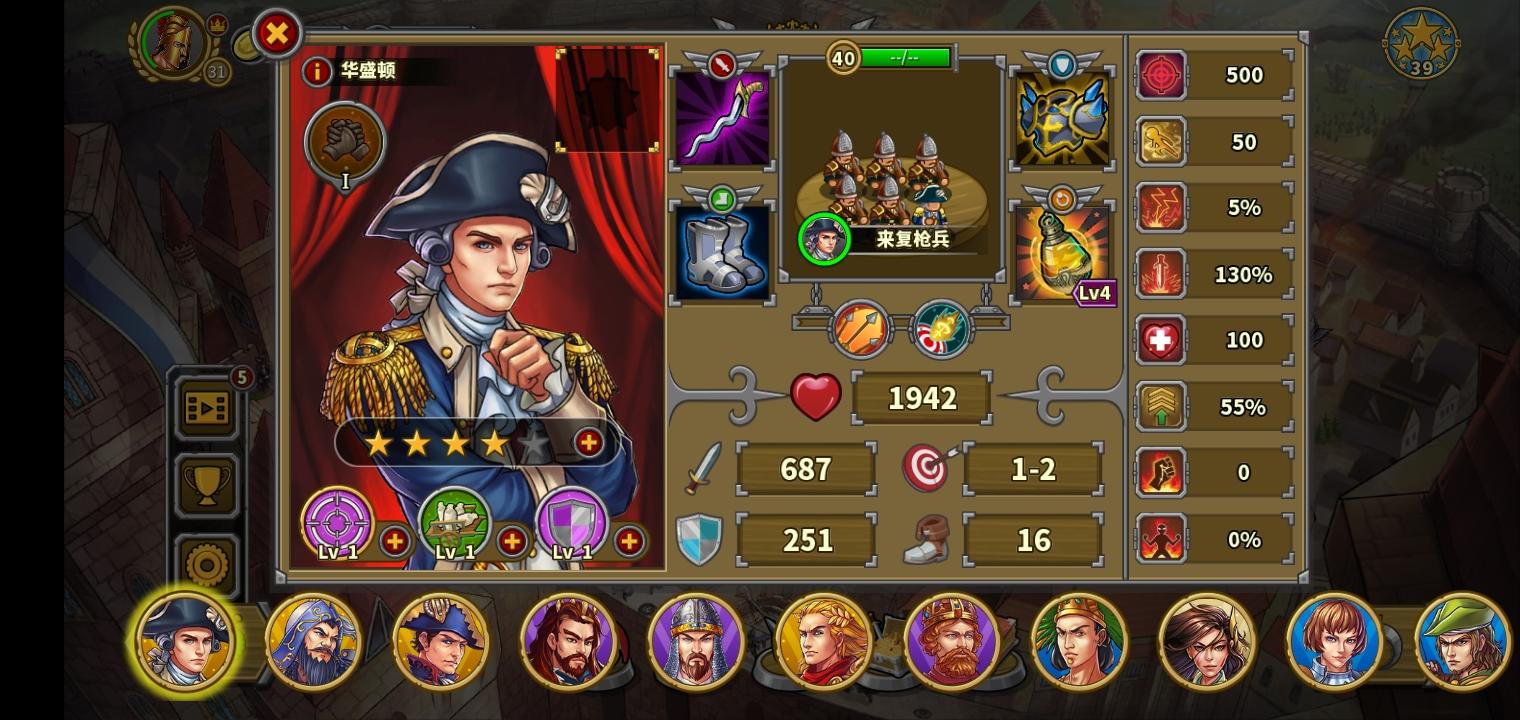Tap the green level 40 progress bar

[x=903, y=58]
